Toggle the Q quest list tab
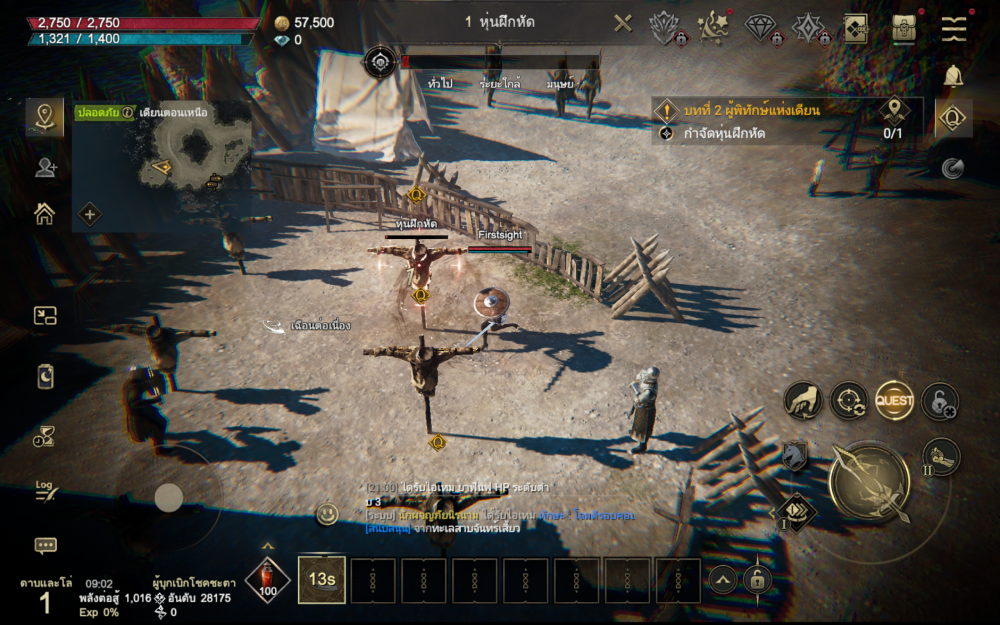This screenshot has height=625, width=1000. [954, 119]
